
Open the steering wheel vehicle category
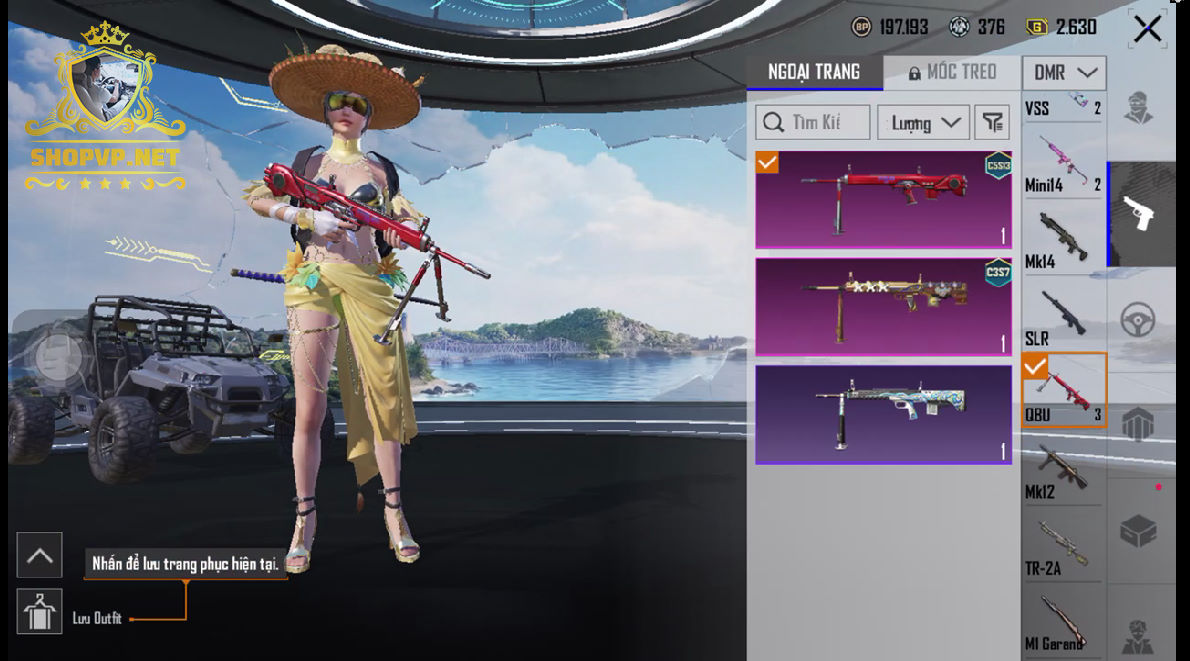point(1138,320)
